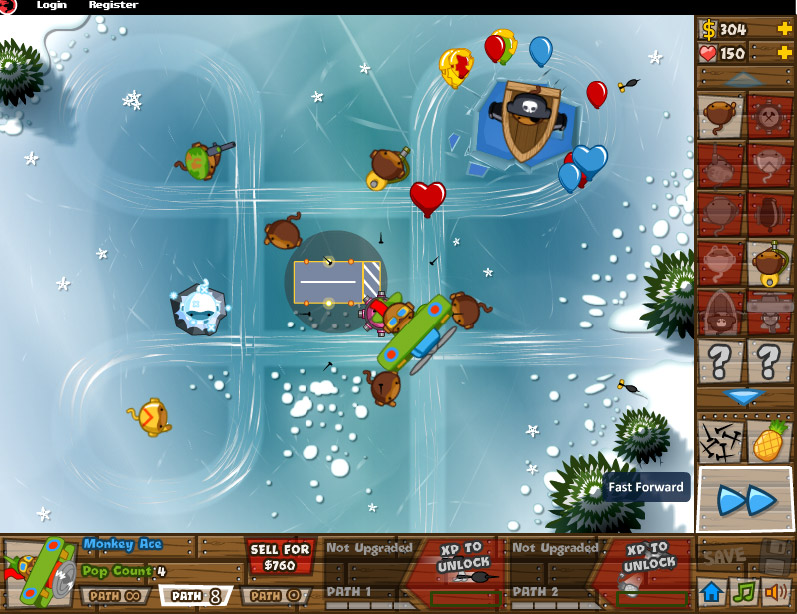Toggle sound effects with the speaker button

coord(774,592)
